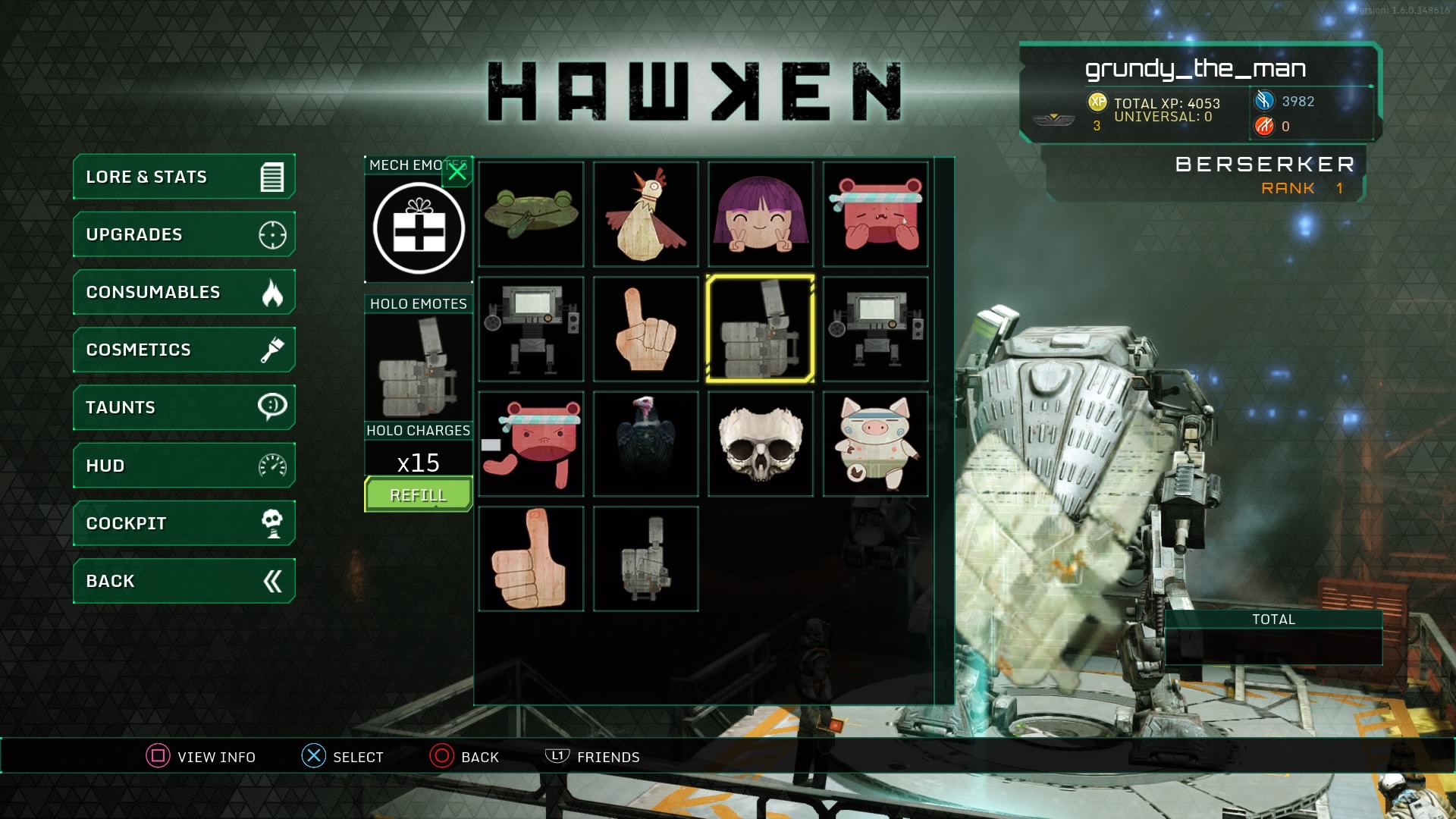
Task: Click the Lore & Stats document icon
Action: point(271,176)
